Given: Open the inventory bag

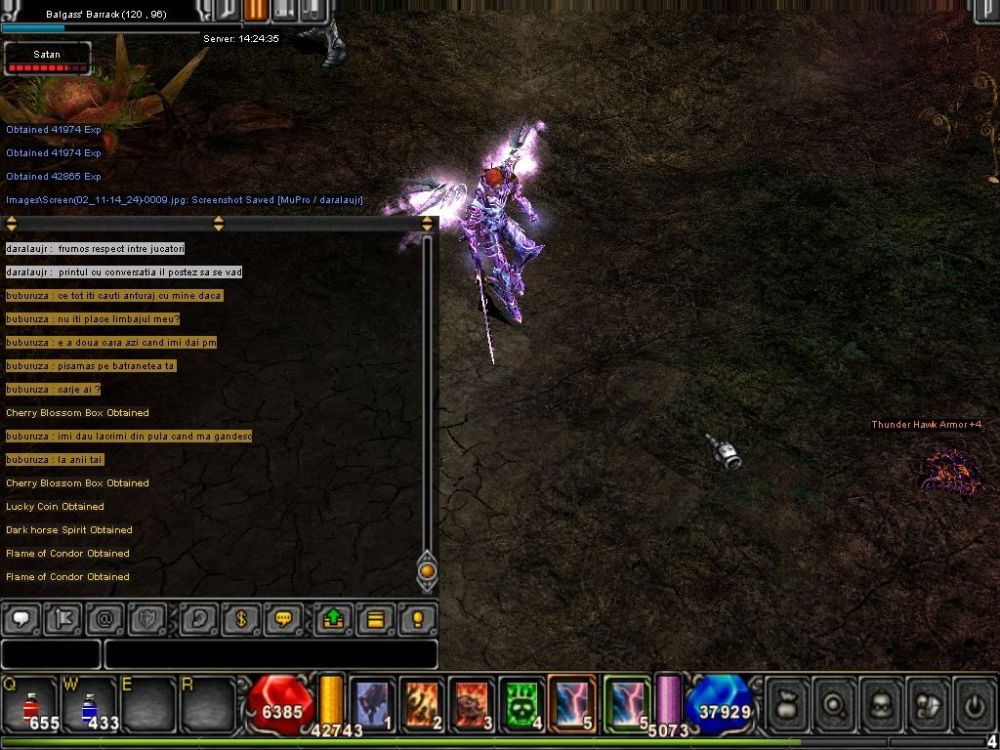Looking at the screenshot, I should pyautogui.click(x=786, y=705).
